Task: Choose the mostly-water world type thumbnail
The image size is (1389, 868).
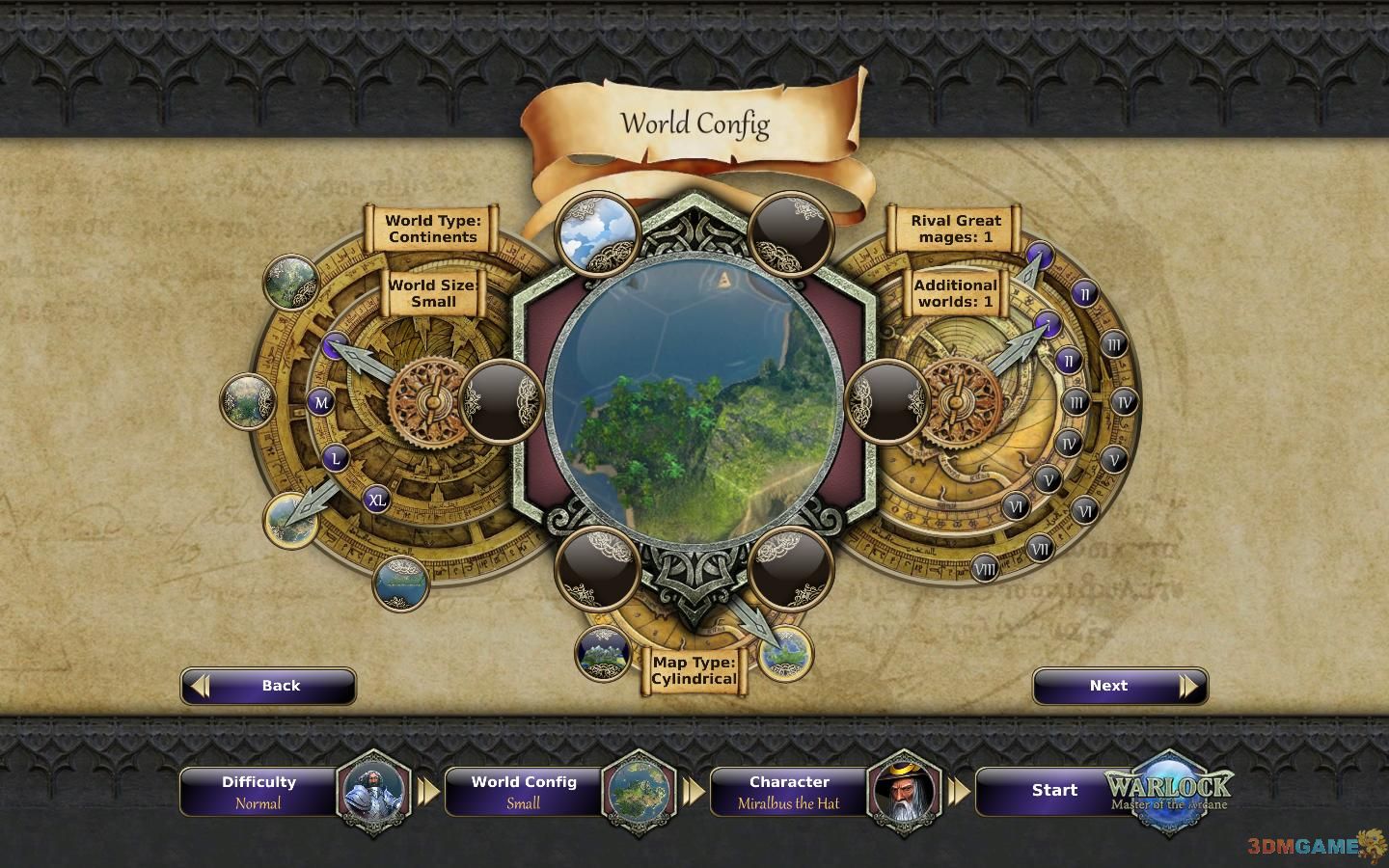Action: point(400,583)
